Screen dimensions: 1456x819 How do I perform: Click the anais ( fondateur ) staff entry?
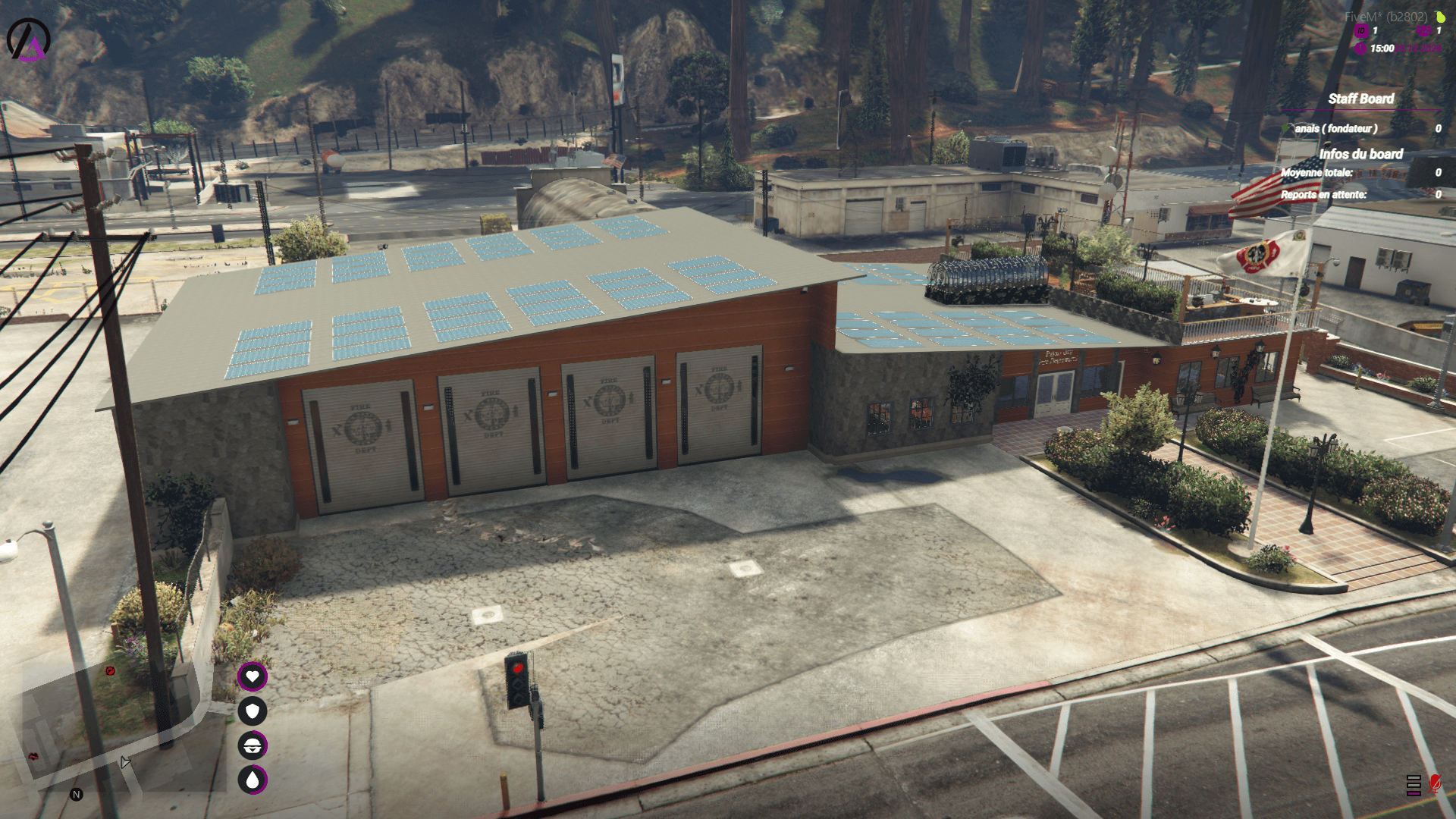(1338, 130)
